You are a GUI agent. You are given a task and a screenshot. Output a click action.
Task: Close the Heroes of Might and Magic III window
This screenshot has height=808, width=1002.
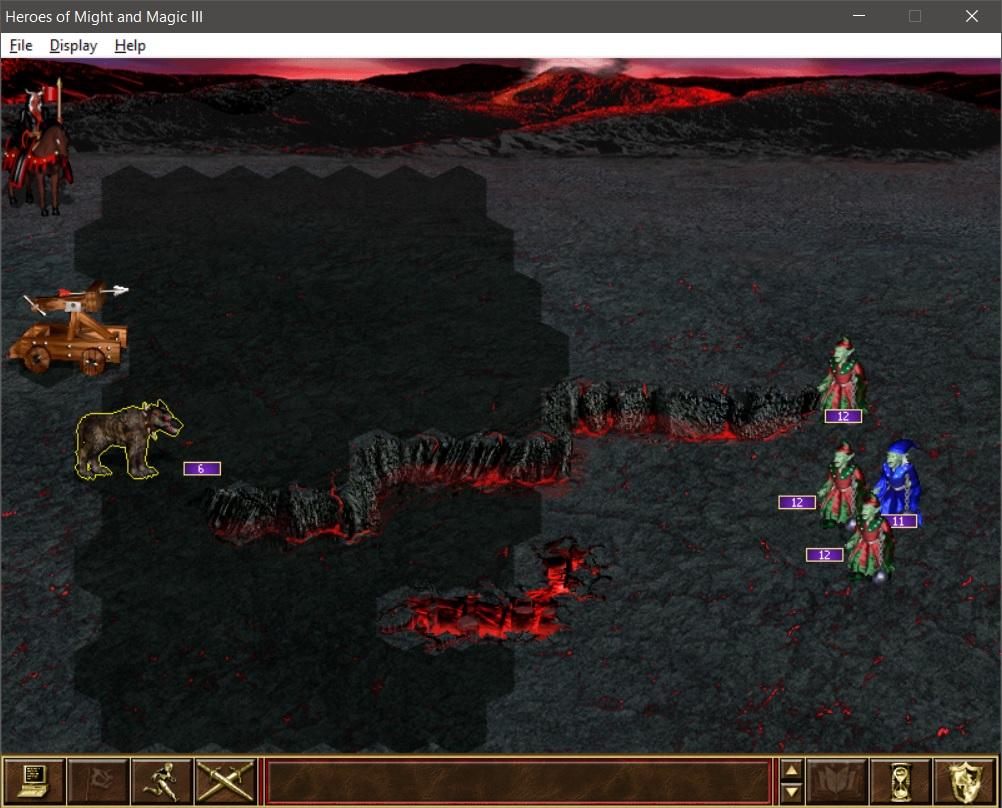coord(972,16)
